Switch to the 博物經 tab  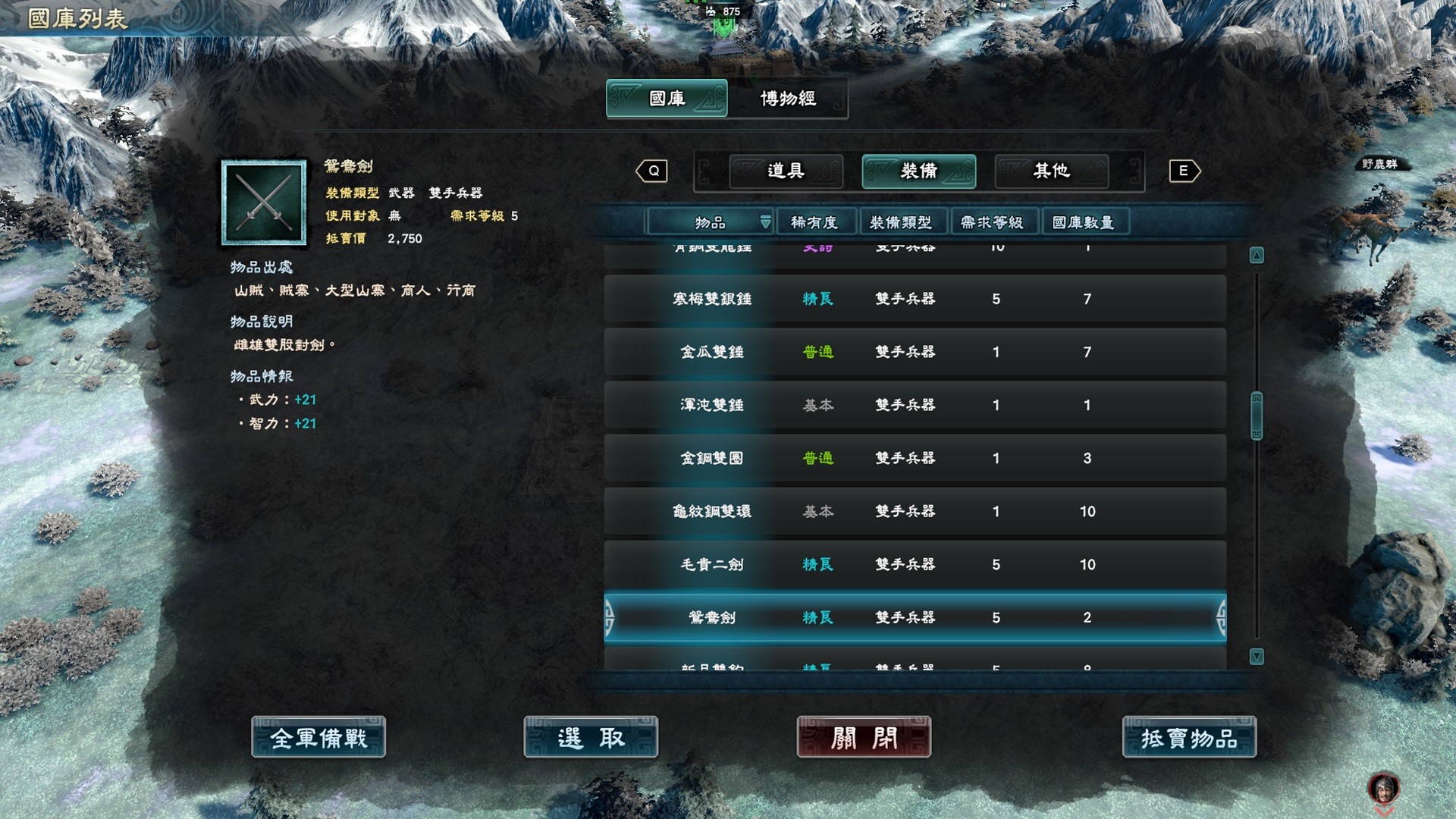[x=789, y=99]
